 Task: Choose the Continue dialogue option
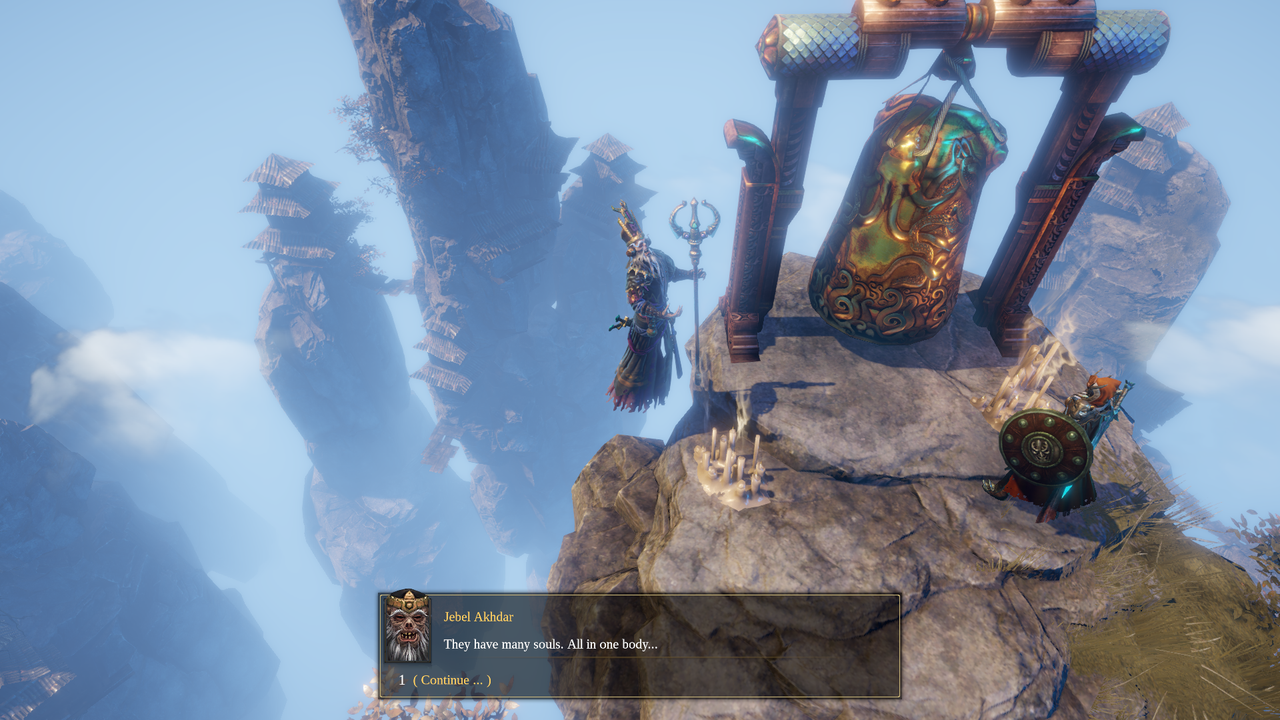pyautogui.click(x=452, y=680)
